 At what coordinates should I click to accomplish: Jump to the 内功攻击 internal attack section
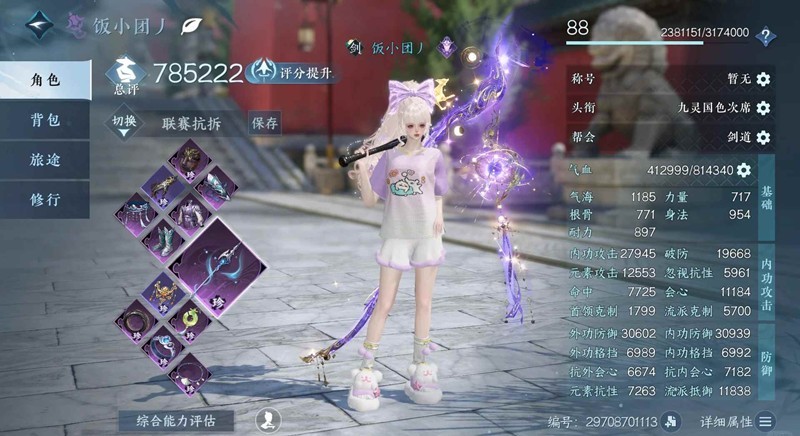[767, 284]
